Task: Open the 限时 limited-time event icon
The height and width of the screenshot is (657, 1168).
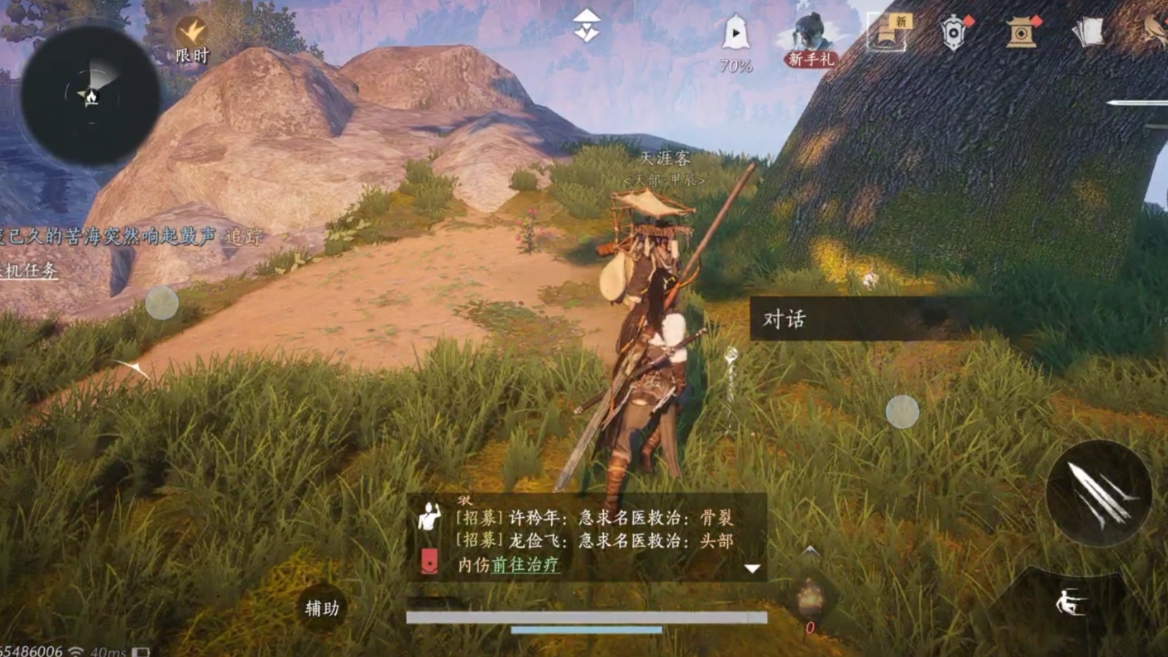Action: (191, 39)
